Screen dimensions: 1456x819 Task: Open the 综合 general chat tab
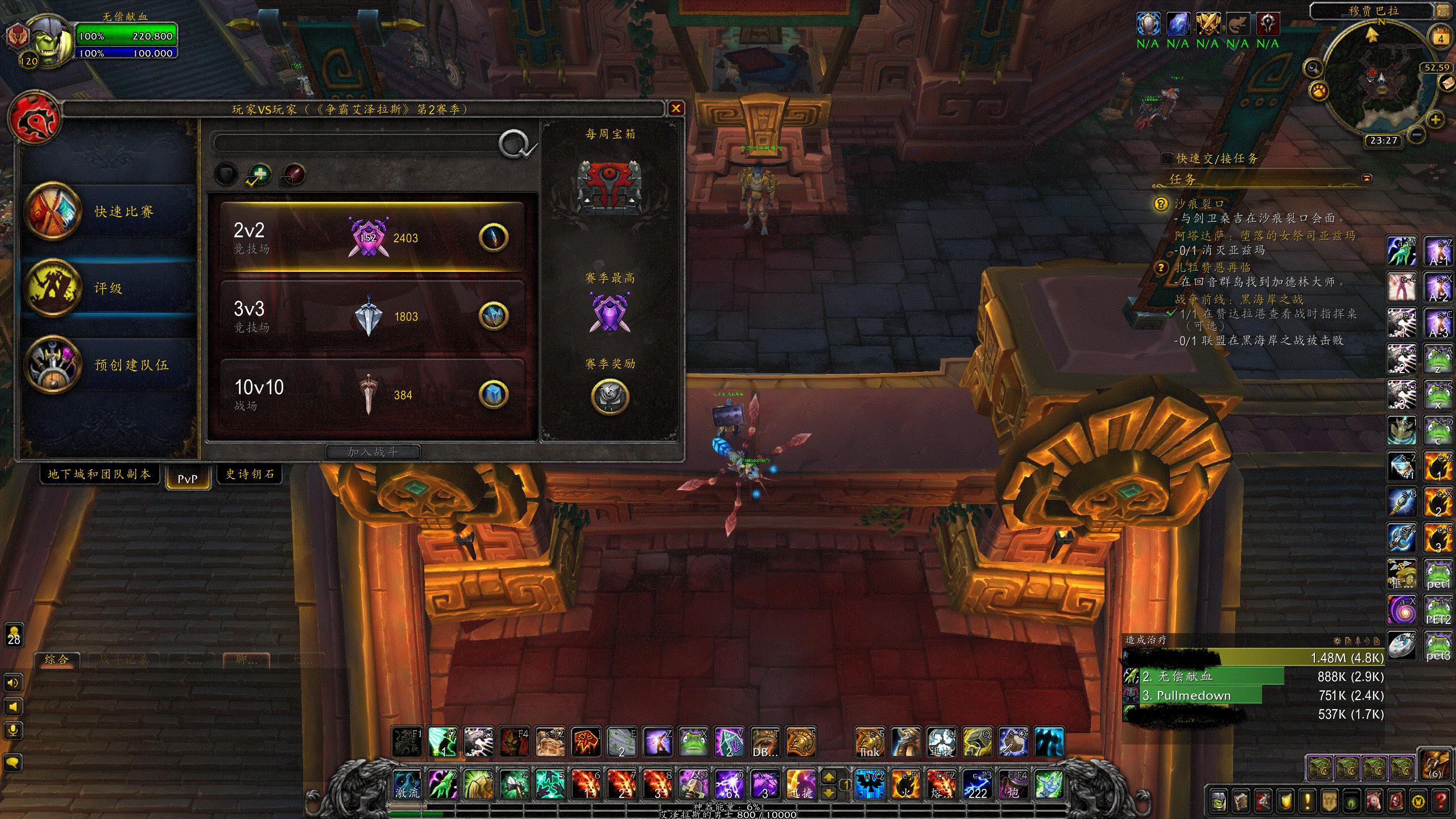(57, 660)
